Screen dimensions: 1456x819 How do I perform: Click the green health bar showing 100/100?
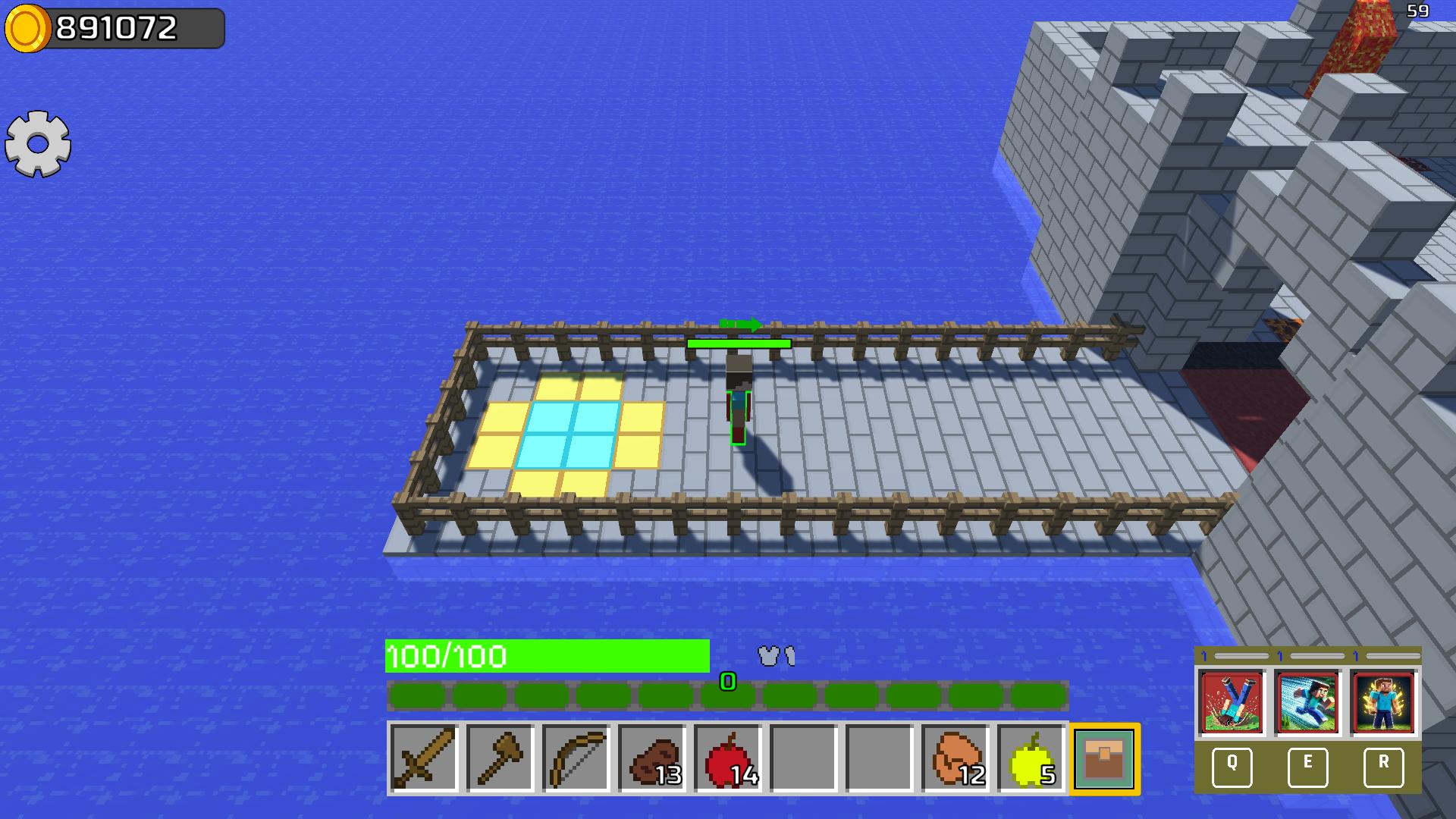[x=548, y=657]
